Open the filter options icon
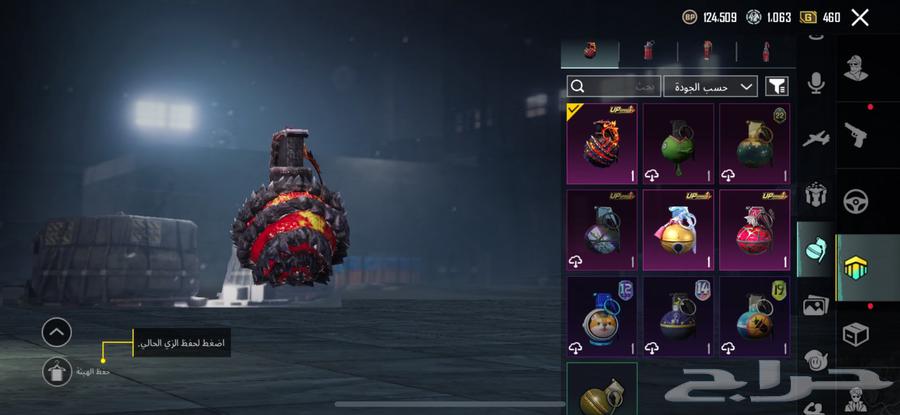 [776, 87]
